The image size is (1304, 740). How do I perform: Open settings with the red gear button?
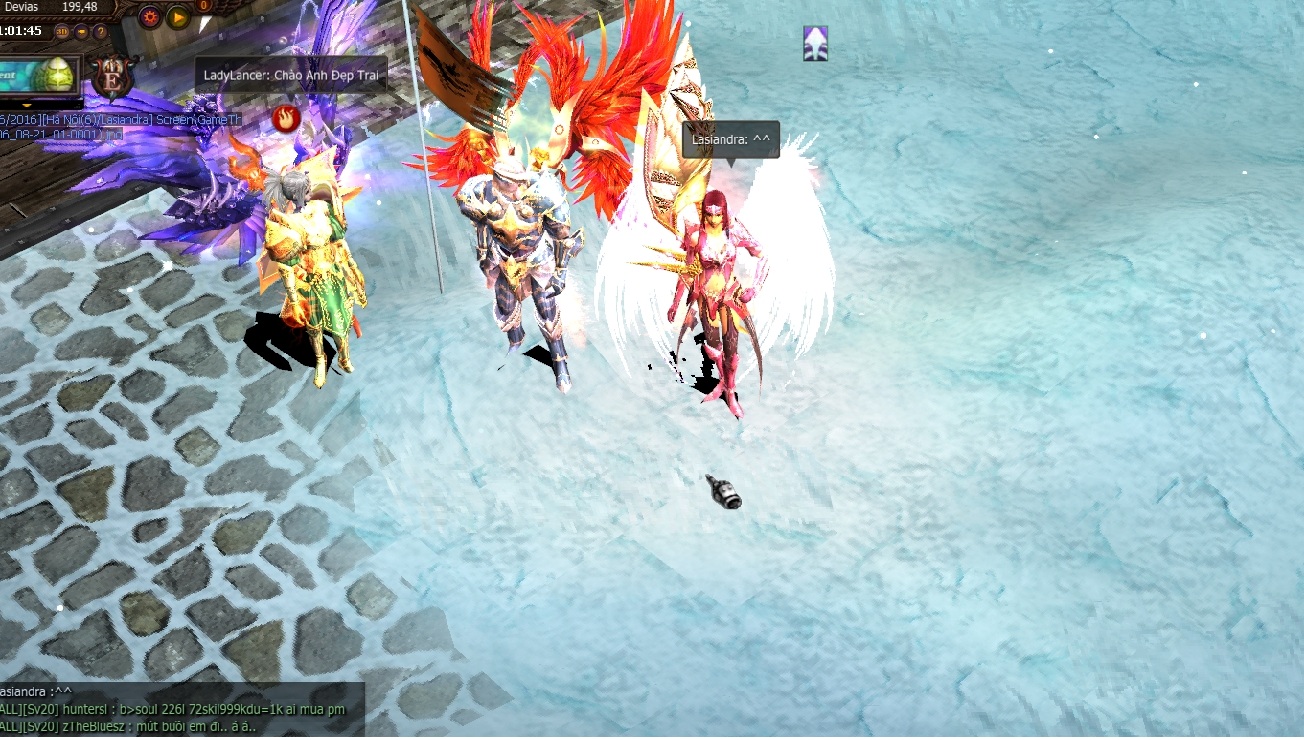[x=150, y=17]
